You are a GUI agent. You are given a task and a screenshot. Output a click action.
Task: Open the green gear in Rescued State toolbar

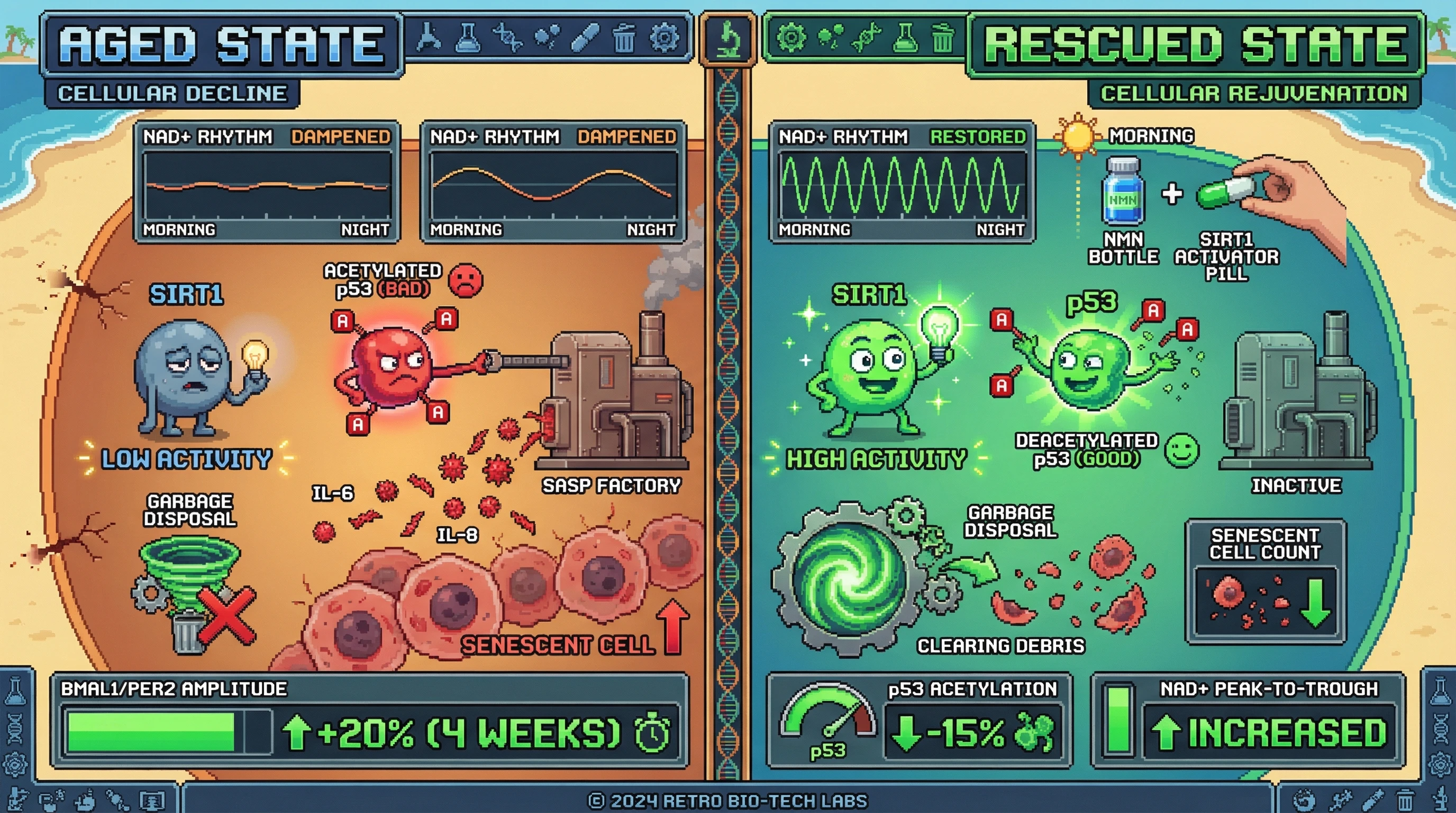click(x=791, y=38)
